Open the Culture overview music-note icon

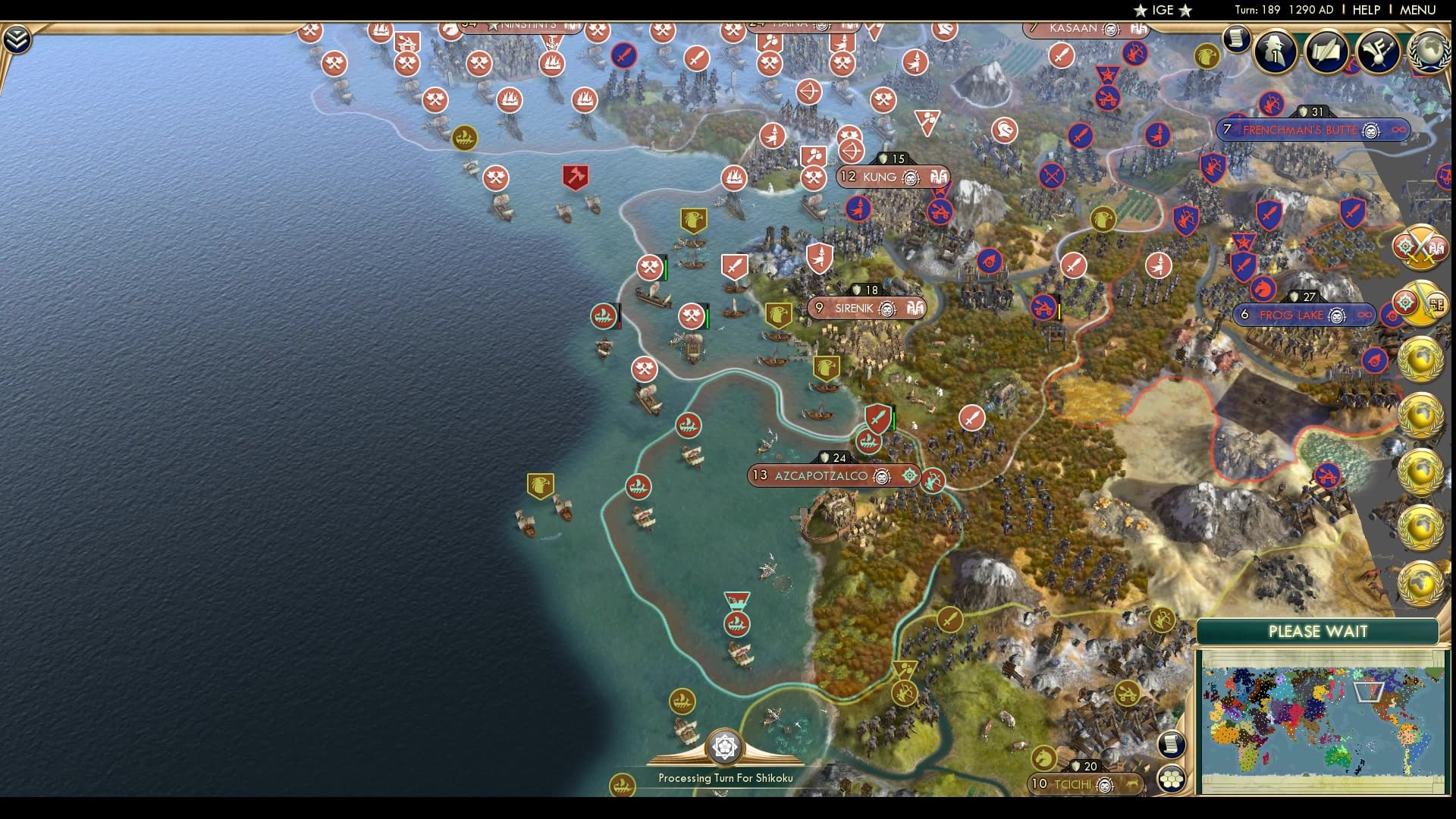click(x=1379, y=52)
